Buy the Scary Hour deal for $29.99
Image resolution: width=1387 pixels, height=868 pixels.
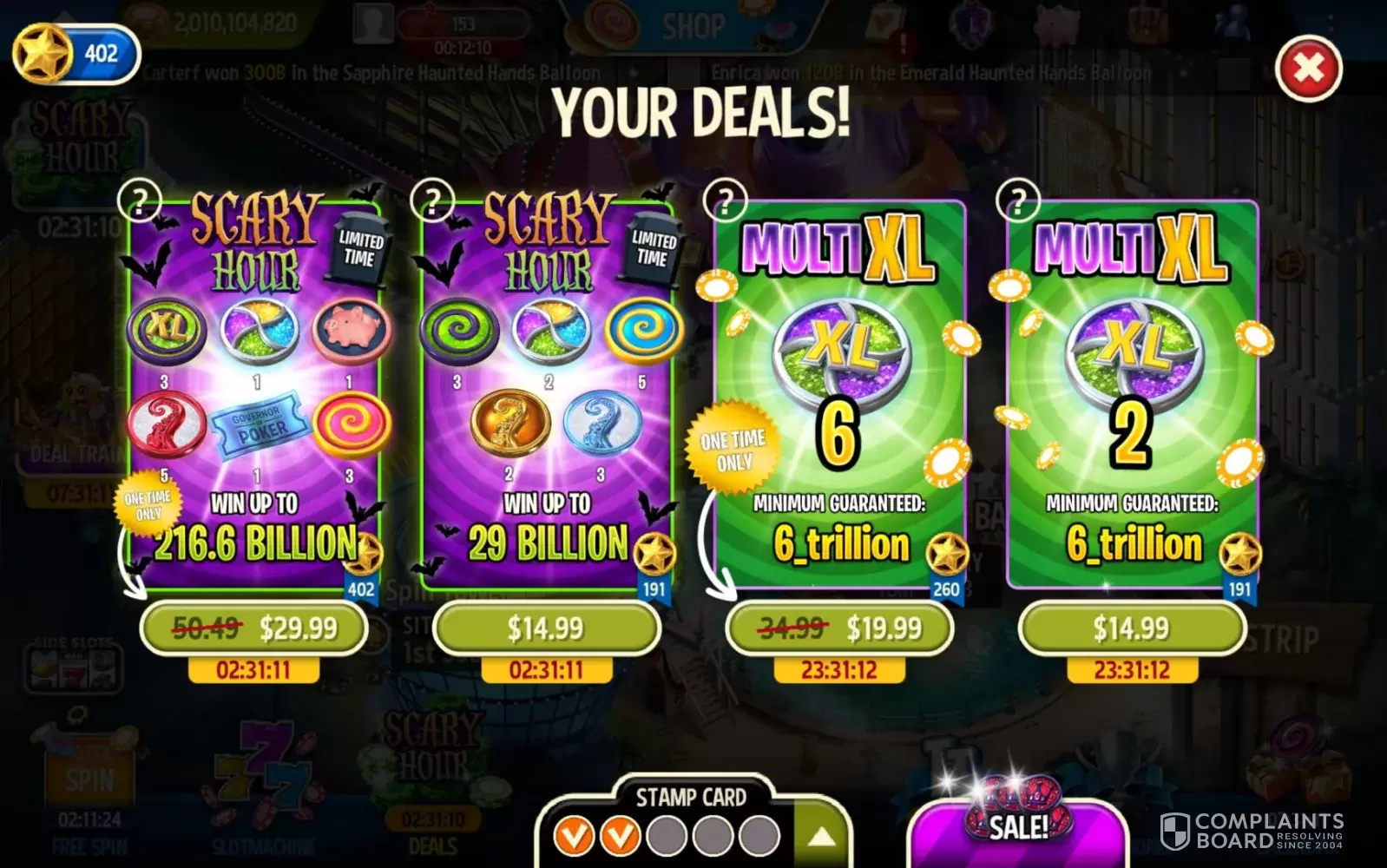tap(253, 628)
